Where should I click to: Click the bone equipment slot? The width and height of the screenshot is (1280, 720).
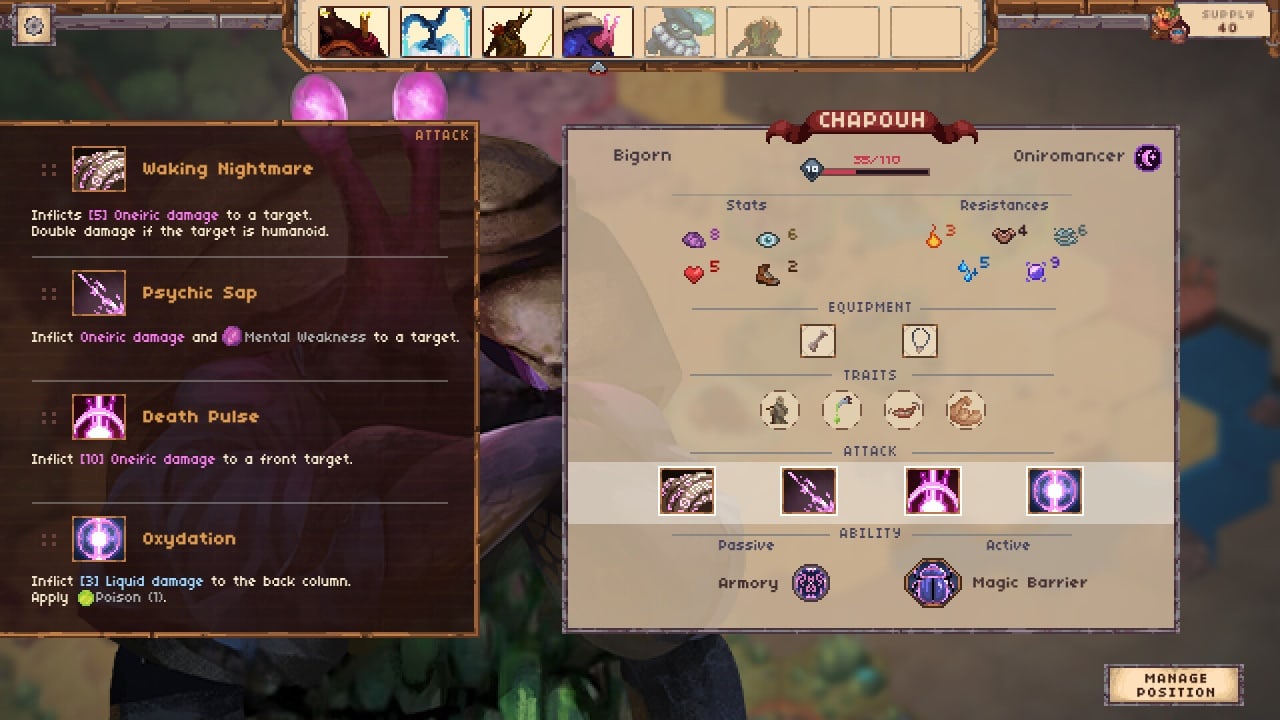[818, 341]
